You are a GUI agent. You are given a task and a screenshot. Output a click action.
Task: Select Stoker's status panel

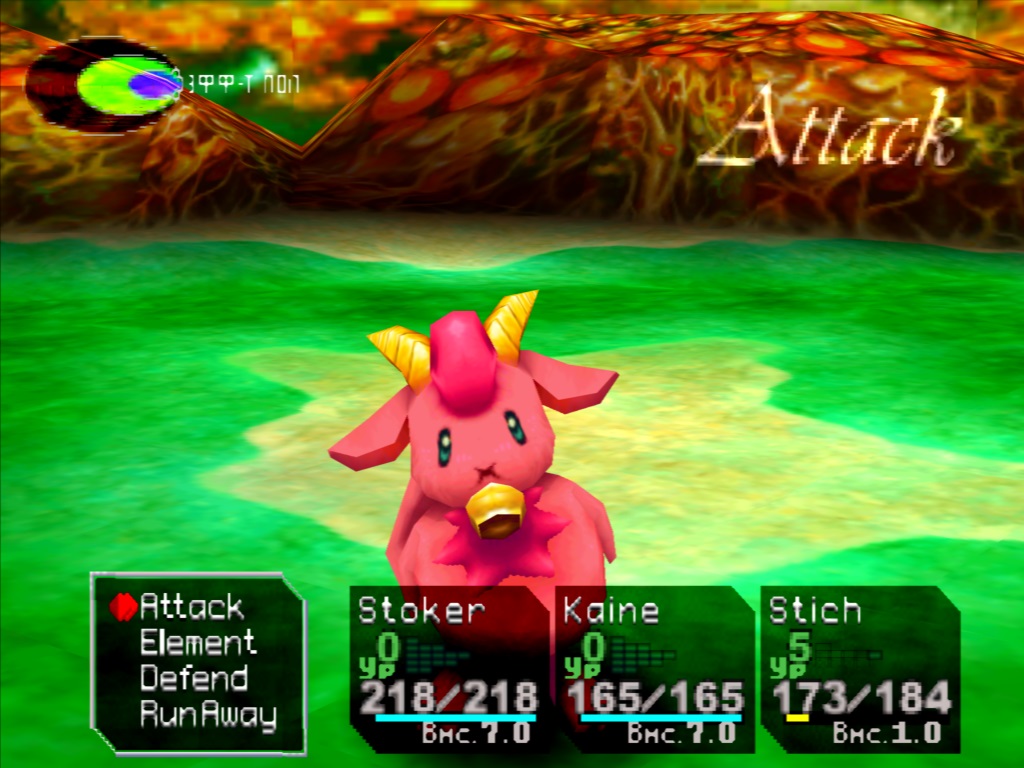(449, 668)
